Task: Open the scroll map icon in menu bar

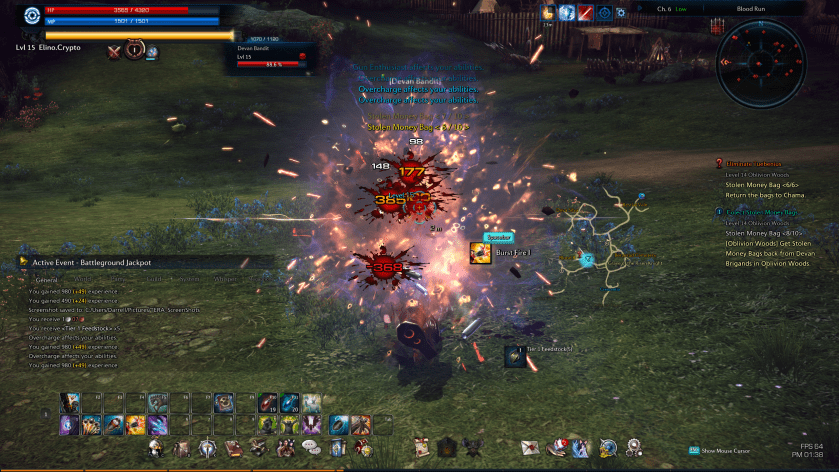Action: (422, 447)
